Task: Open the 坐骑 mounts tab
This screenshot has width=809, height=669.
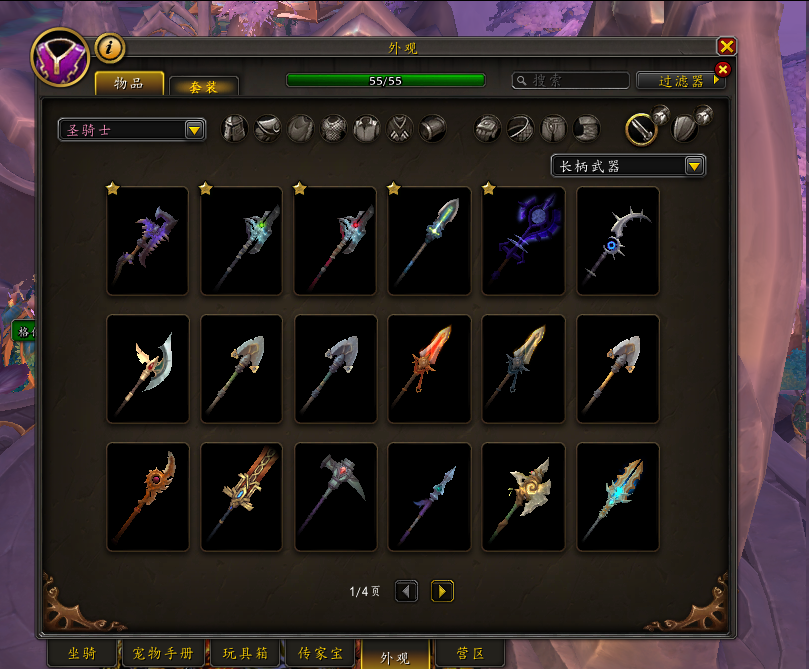Action: (x=81, y=654)
